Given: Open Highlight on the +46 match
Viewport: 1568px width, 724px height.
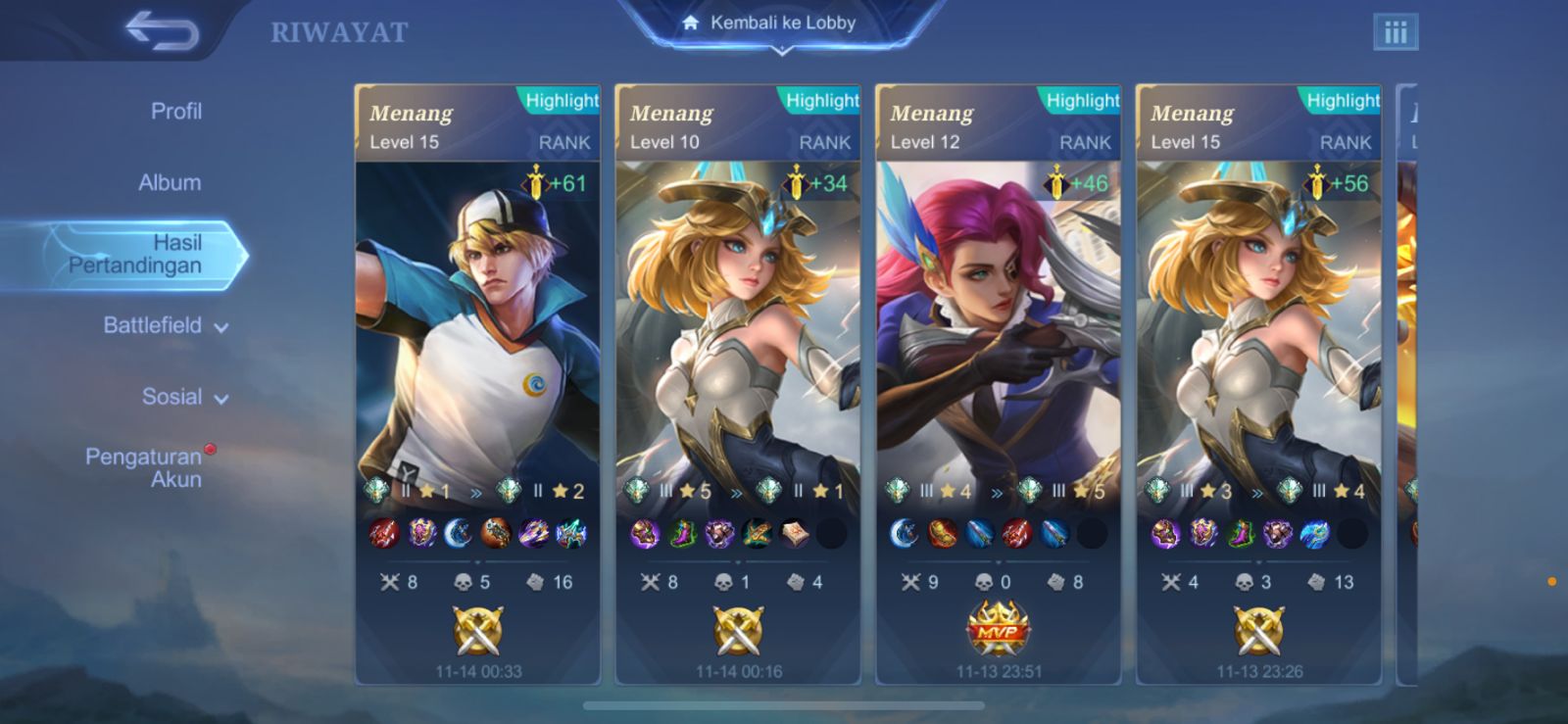Looking at the screenshot, I should click(1082, 101).
